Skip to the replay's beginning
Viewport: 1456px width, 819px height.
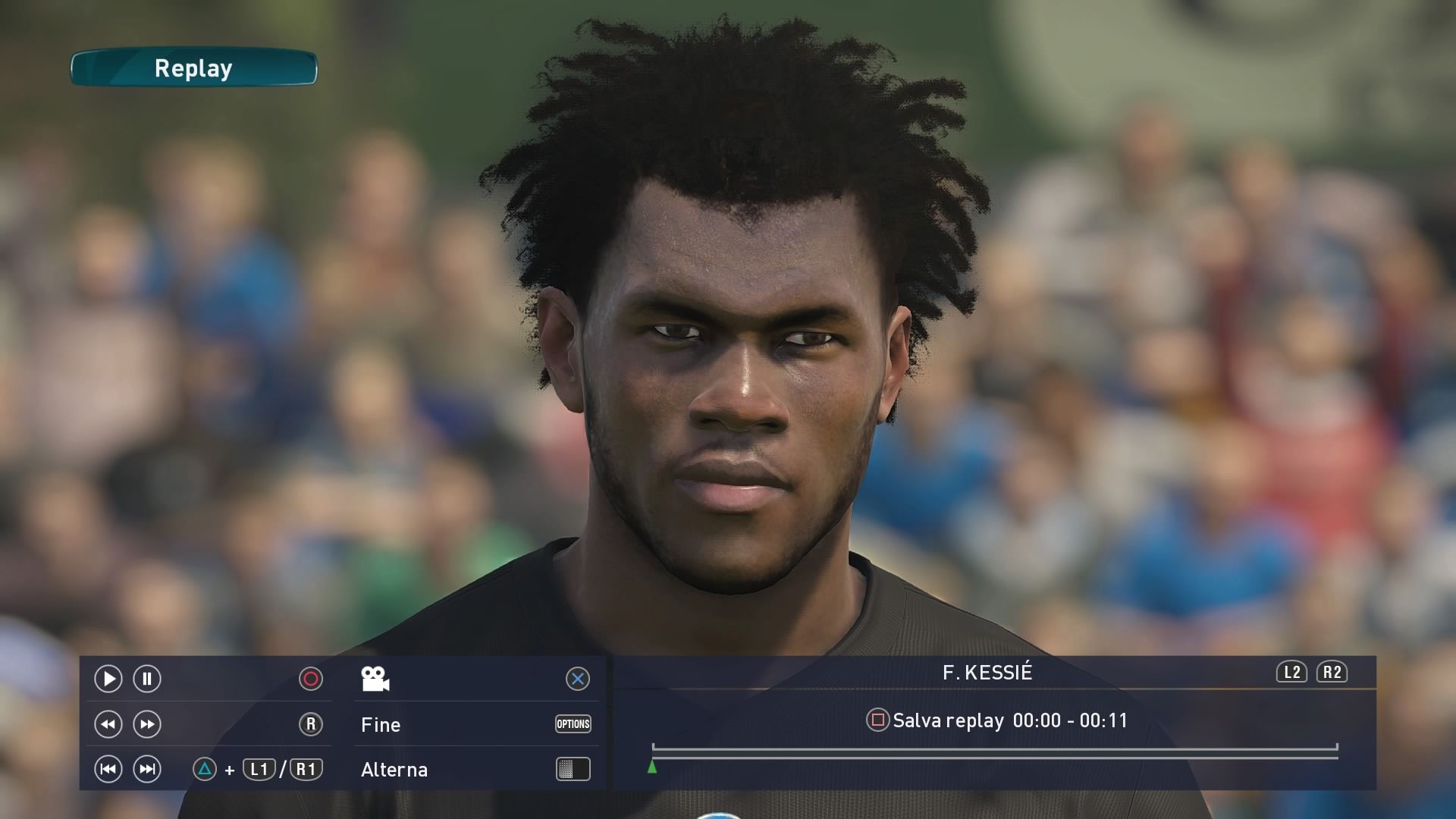[108, 770]
